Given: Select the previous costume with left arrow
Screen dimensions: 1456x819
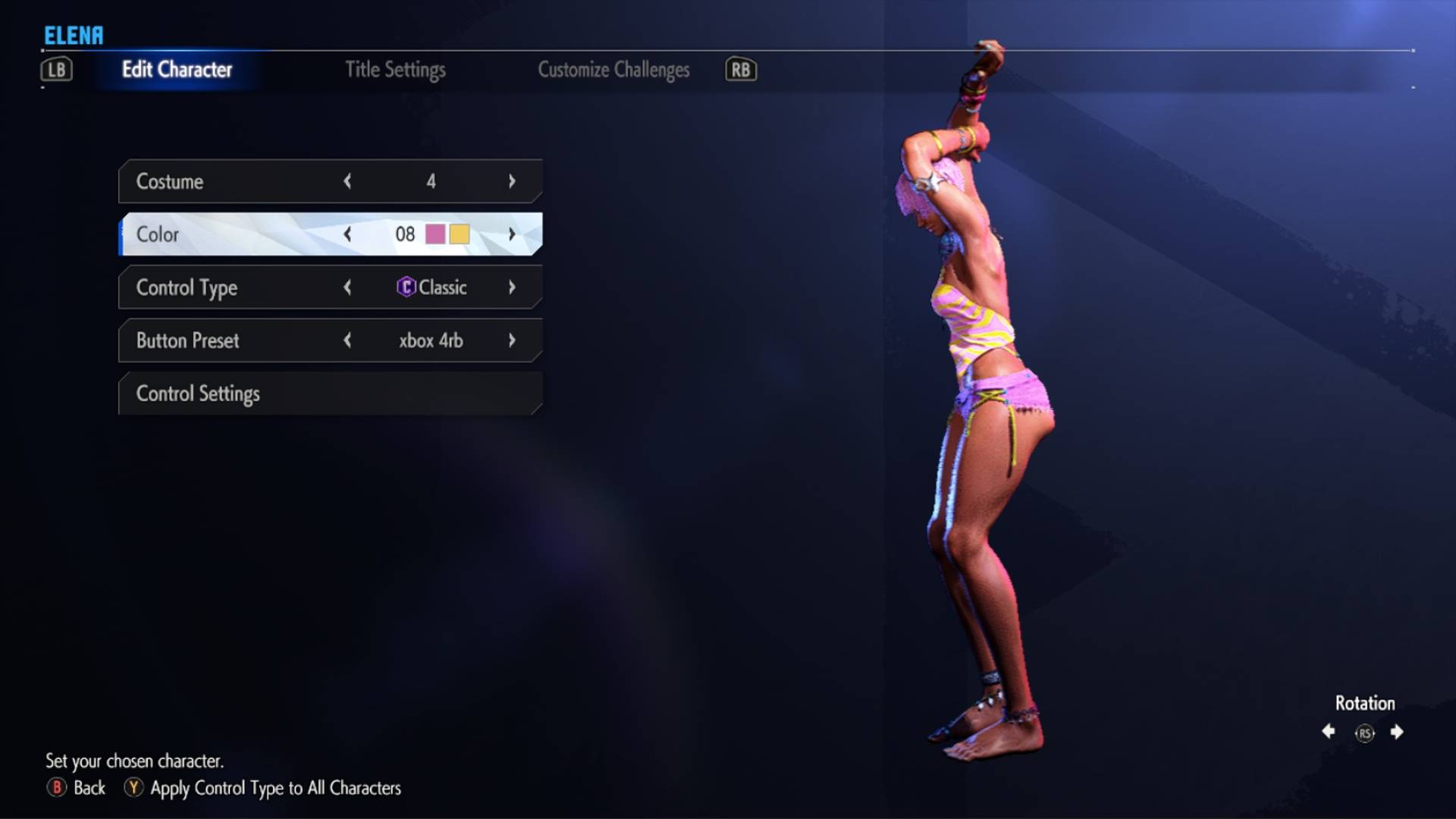Looking at the screenshot, I should [347, 181].
